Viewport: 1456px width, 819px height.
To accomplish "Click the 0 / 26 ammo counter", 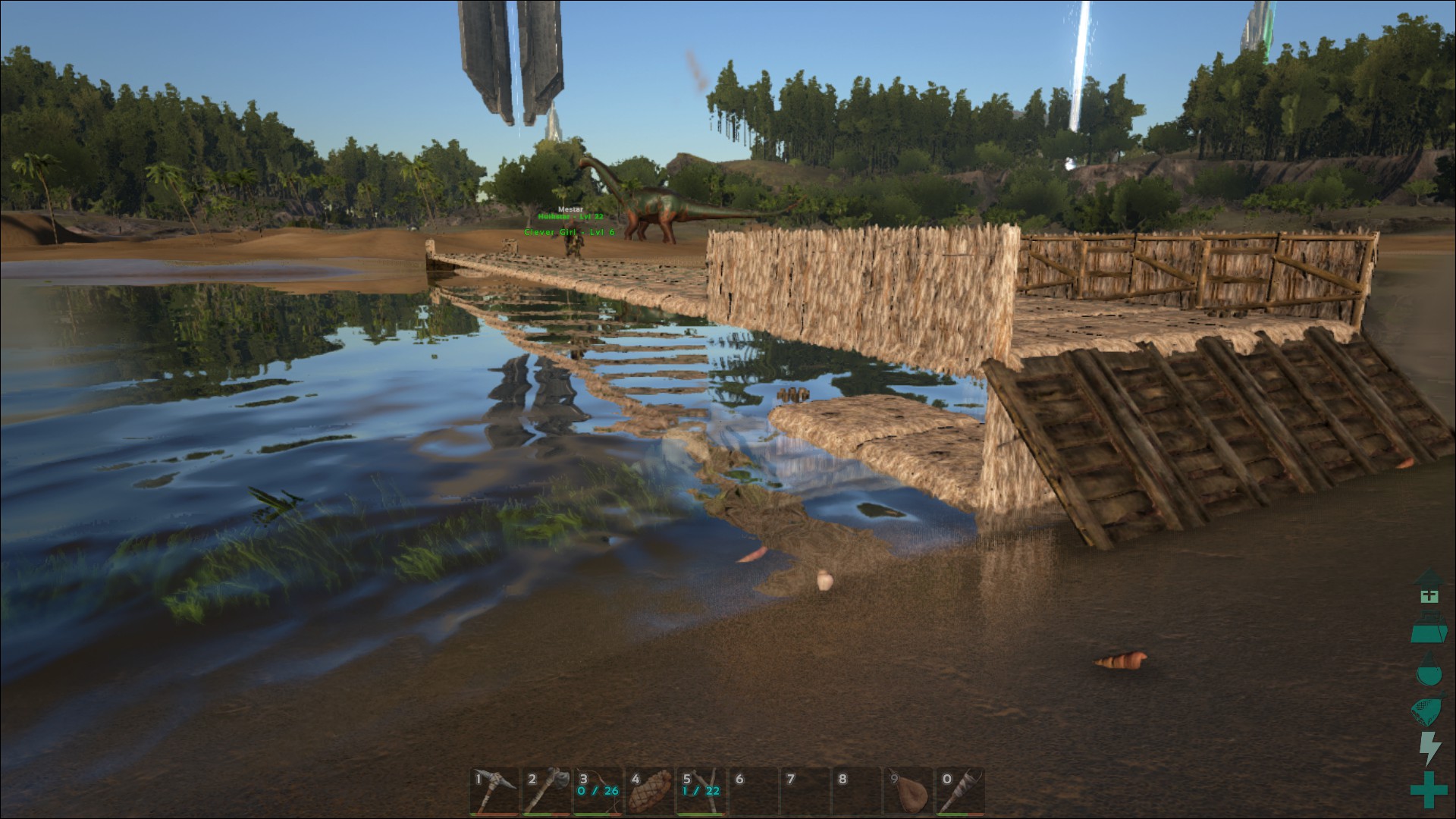I will click(598, 791).
